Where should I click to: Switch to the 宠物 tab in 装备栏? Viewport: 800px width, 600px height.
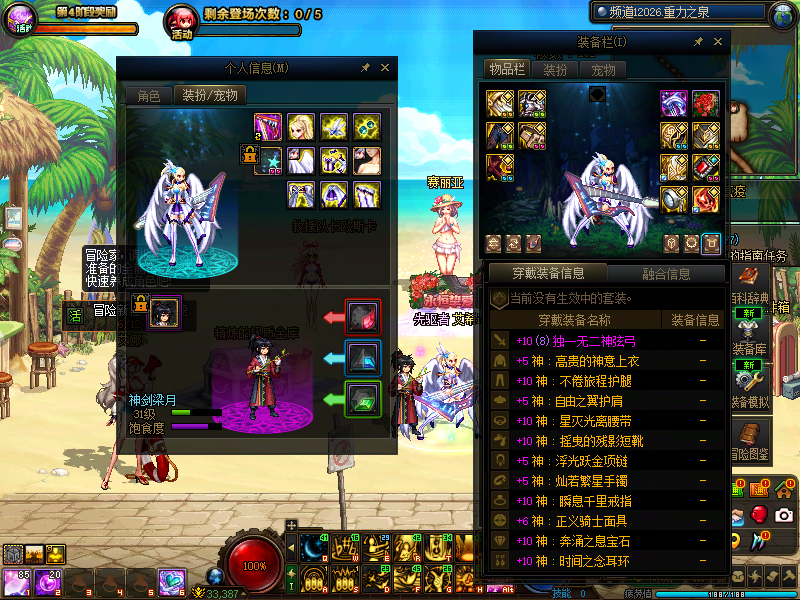603,70
